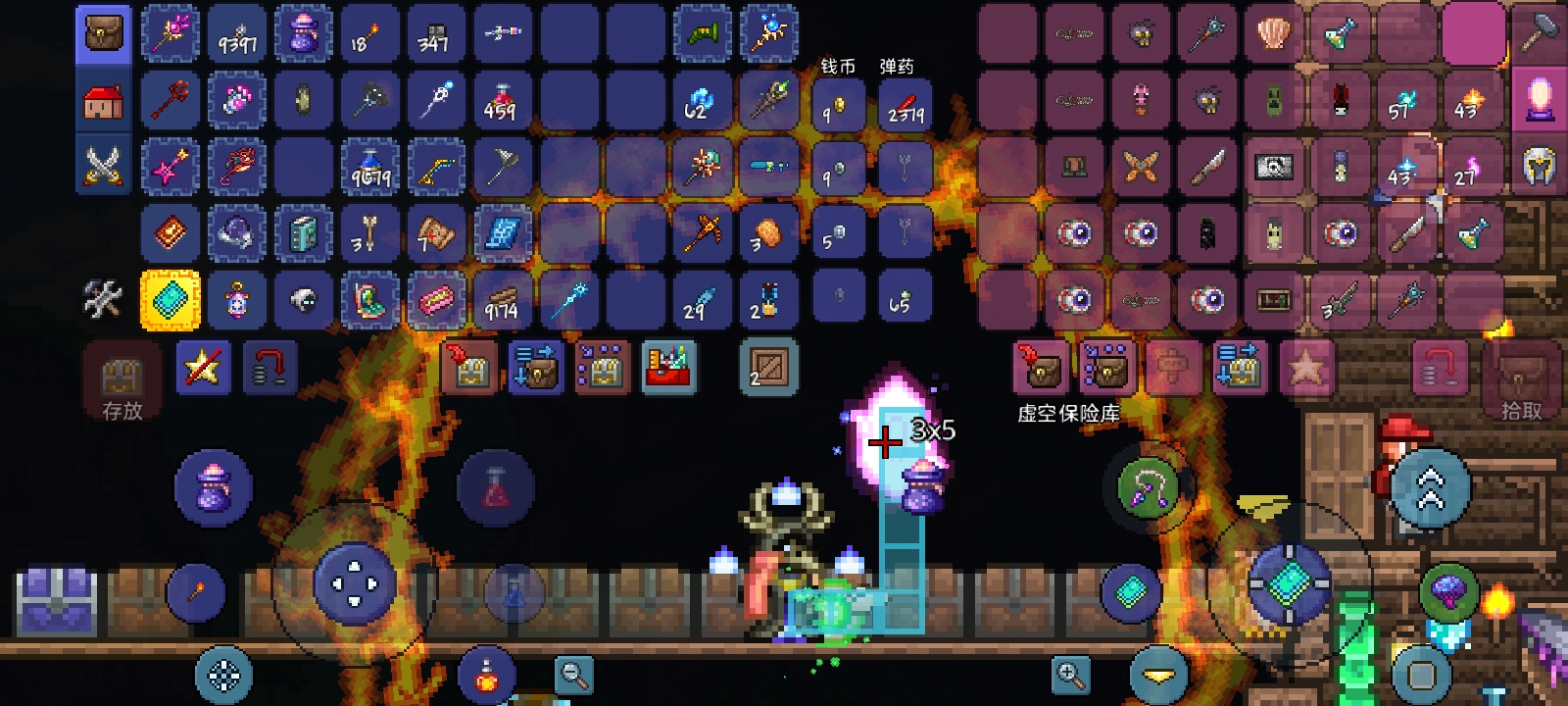
Task: Zoom out with the minus magnifier
Action: tap(573, 675)
